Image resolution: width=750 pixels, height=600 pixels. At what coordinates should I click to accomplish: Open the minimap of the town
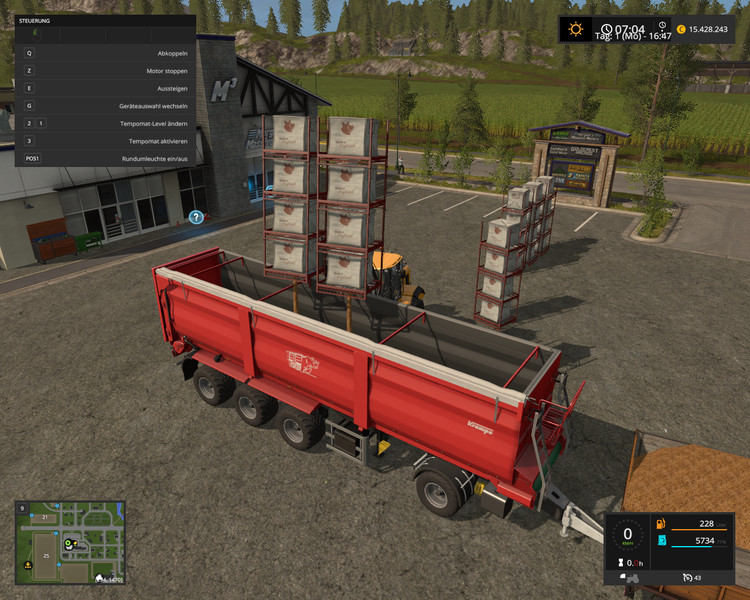70,542
